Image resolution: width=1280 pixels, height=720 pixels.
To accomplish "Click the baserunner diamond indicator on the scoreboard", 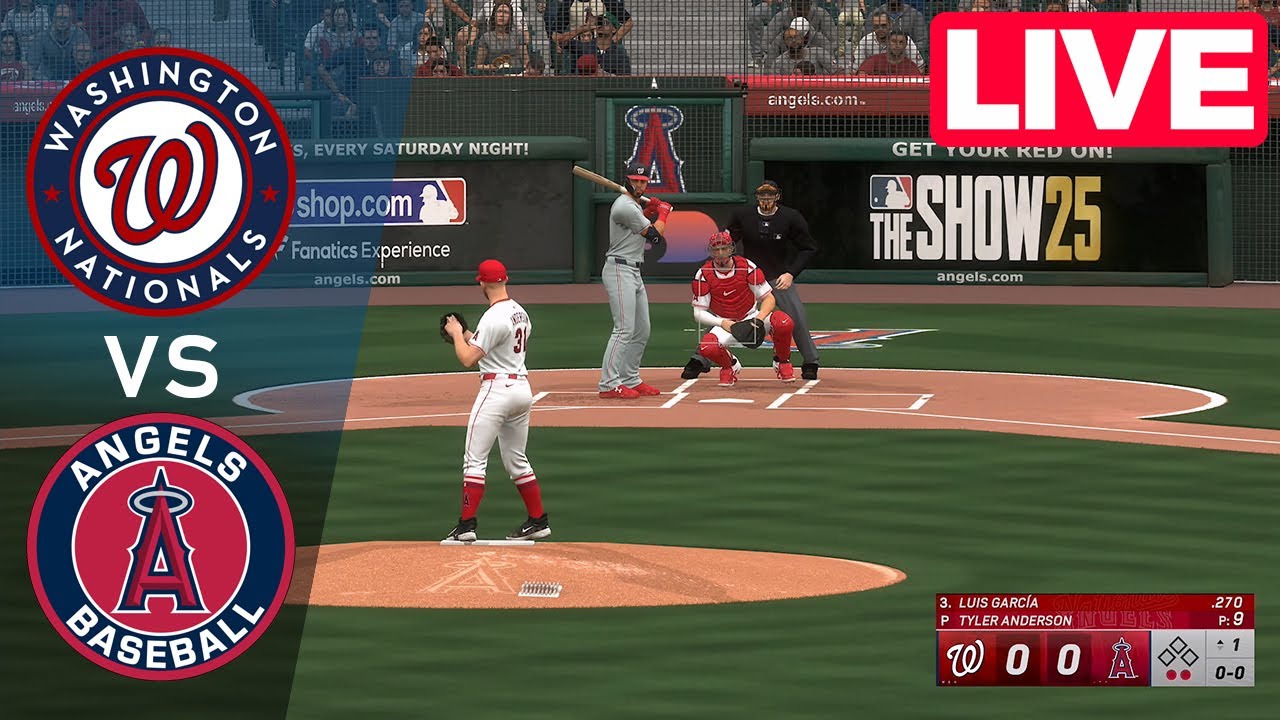I will 1179,653.
